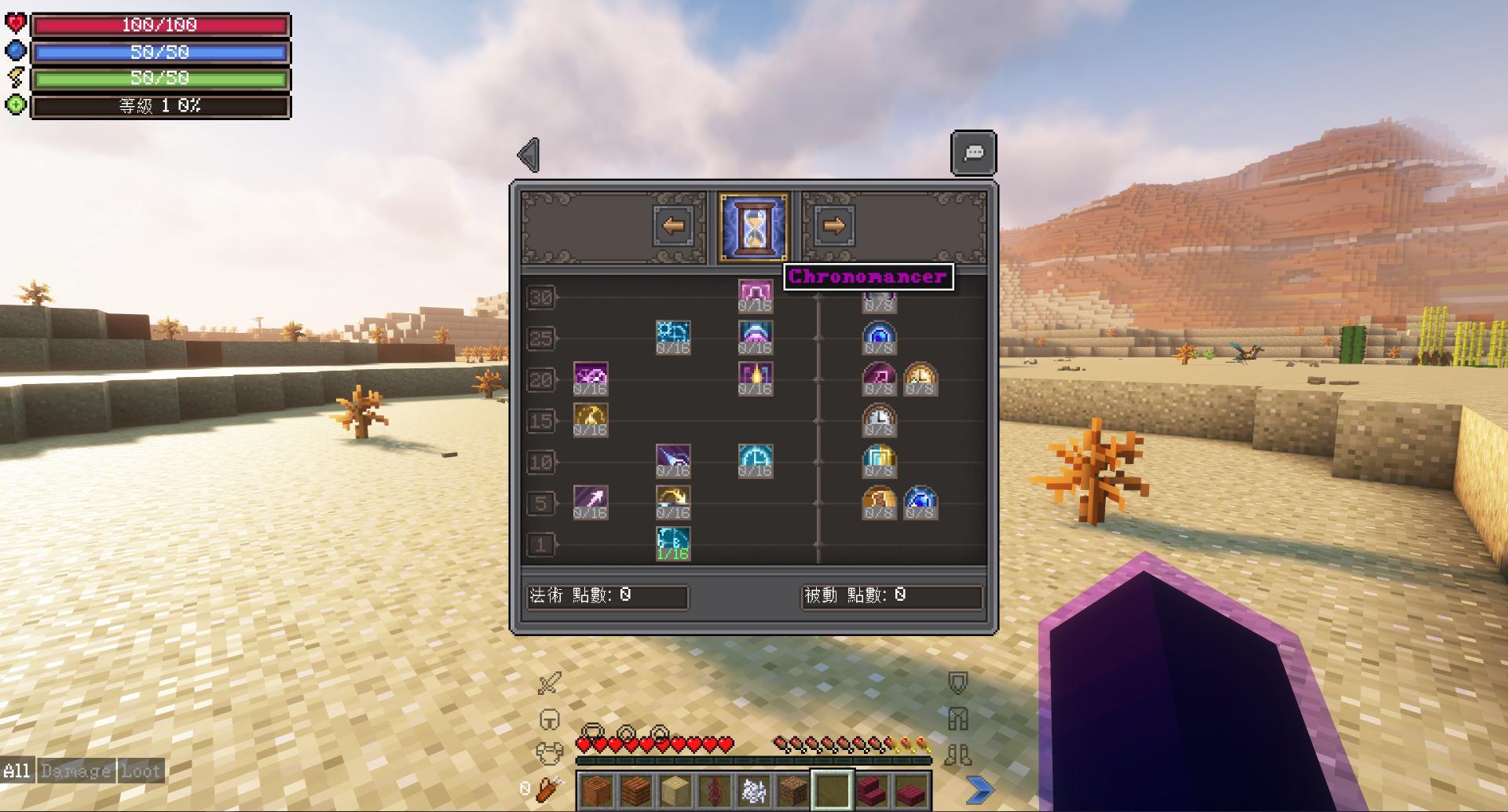
Task: Click the 法術 點數 spell points field
Action: (609, 598)
